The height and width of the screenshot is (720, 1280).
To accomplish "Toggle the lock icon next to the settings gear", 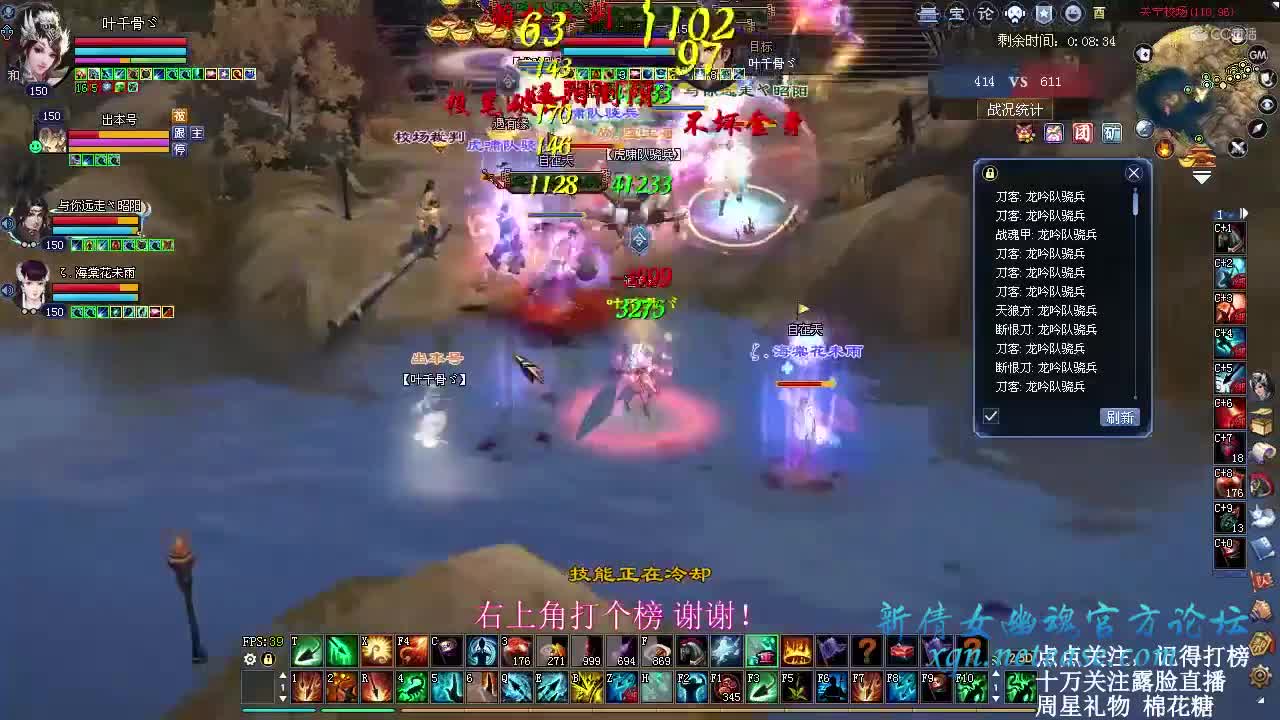I will [x=267, y=660].
